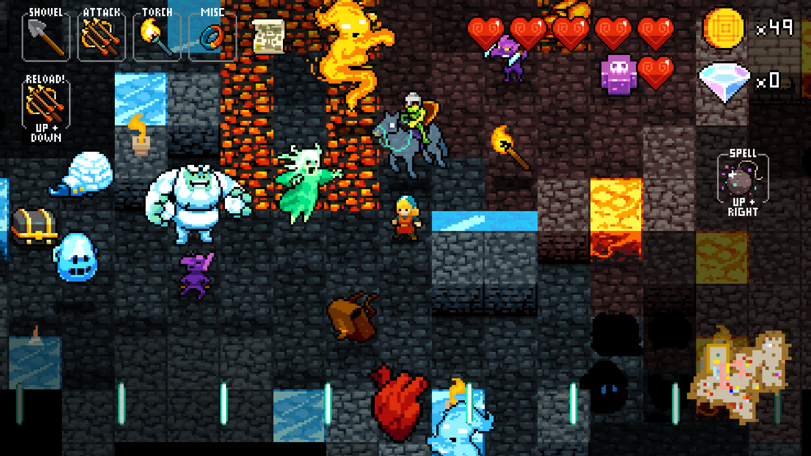Screen dimensions: 811x456
Task: Select the Misc ring slot
Action: [x=212, y=35]
